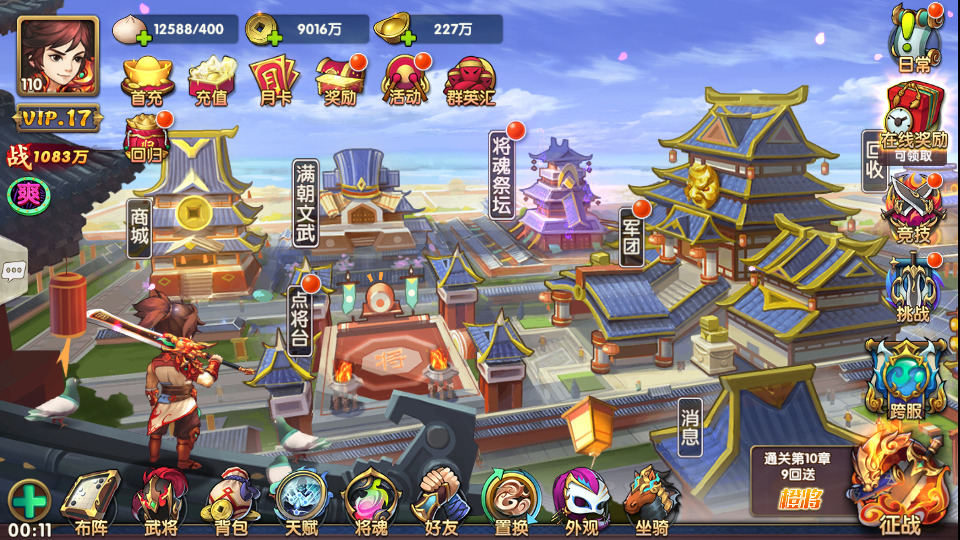Open 群英汇 heroes gathering
This screenshot has width=960, height=540.
469,79
